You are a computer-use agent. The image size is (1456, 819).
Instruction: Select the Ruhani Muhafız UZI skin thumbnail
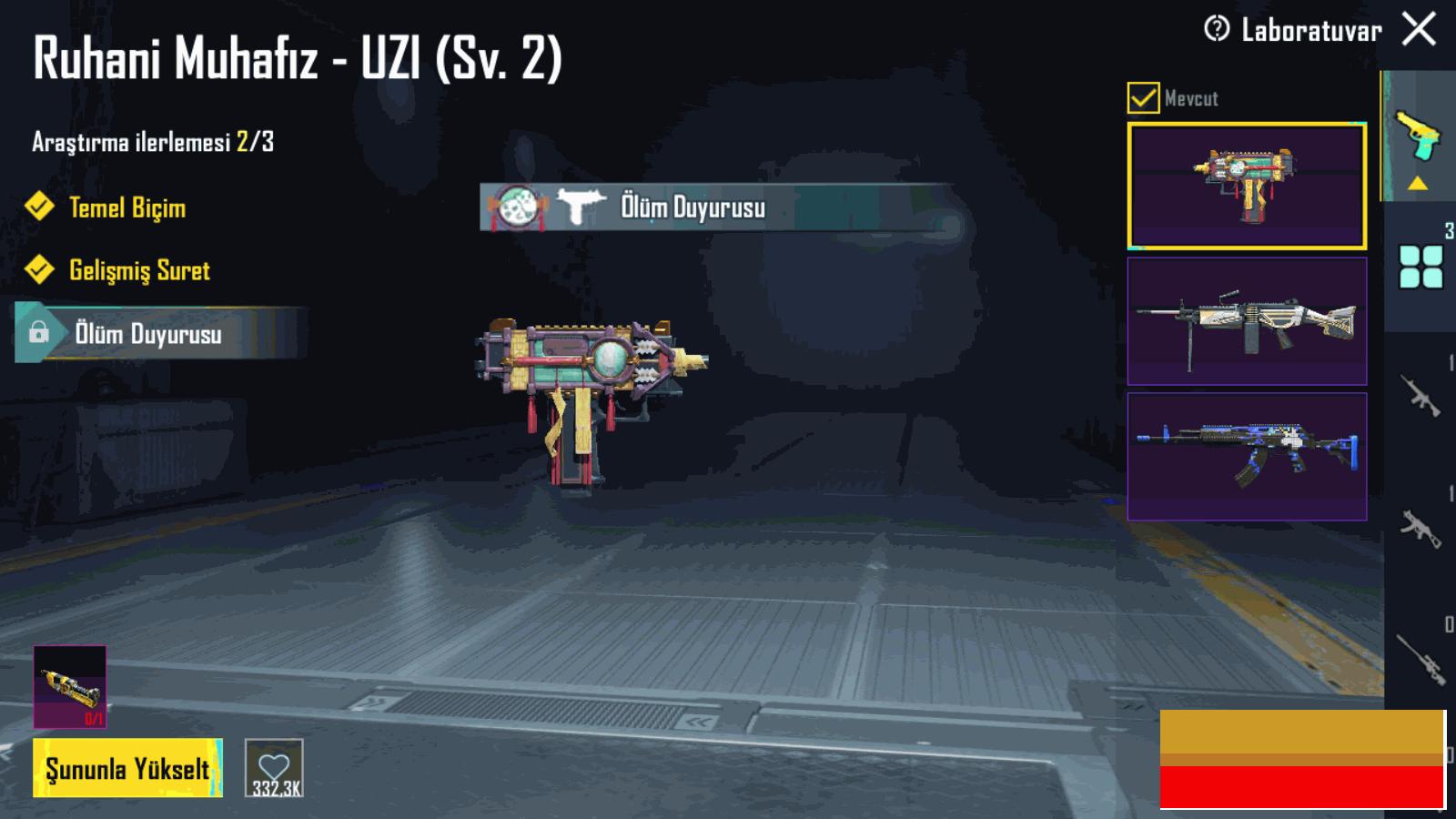click(1247, 186)
